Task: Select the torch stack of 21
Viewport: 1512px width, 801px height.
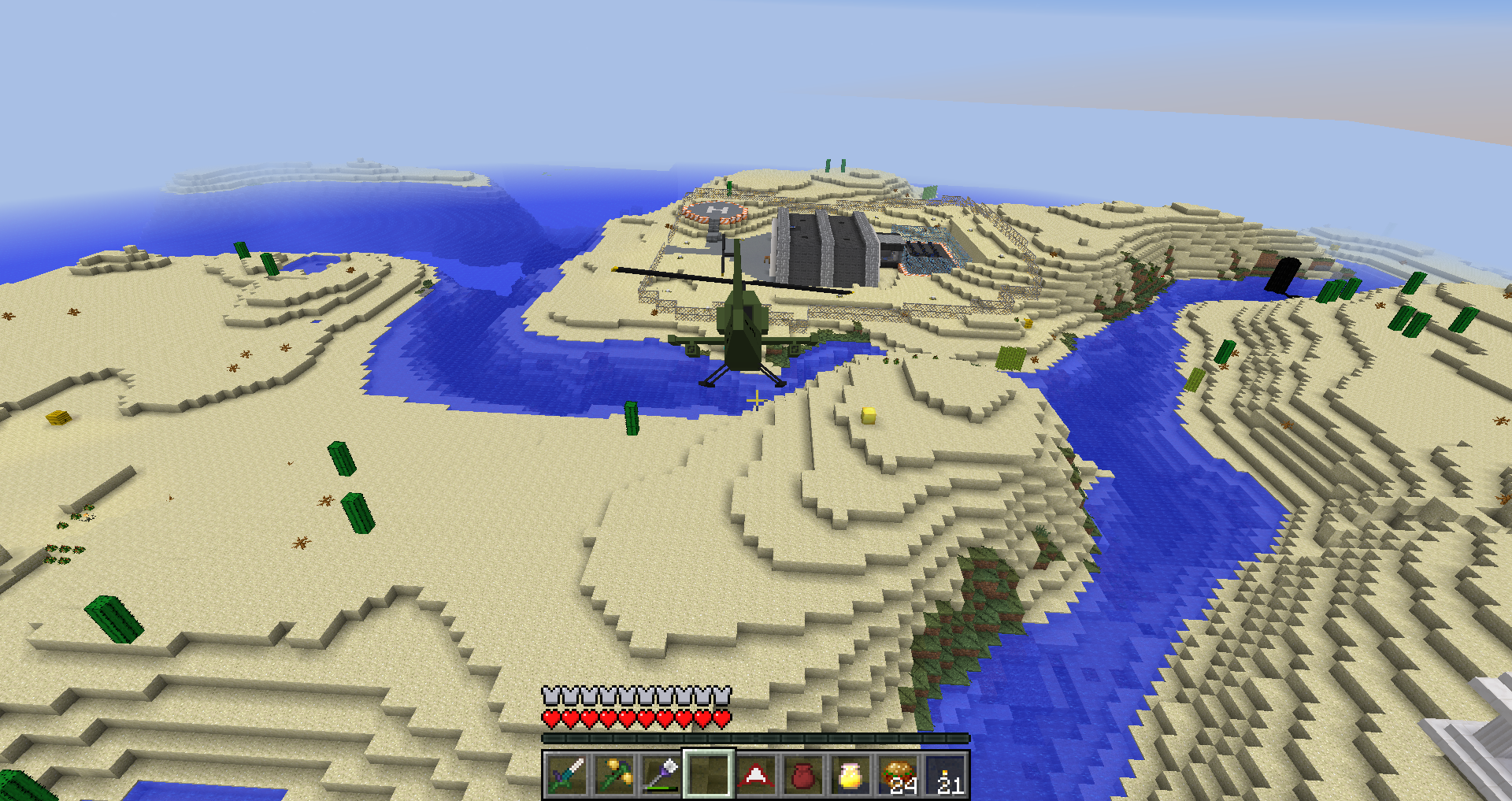Action: [x=945, y=775]
